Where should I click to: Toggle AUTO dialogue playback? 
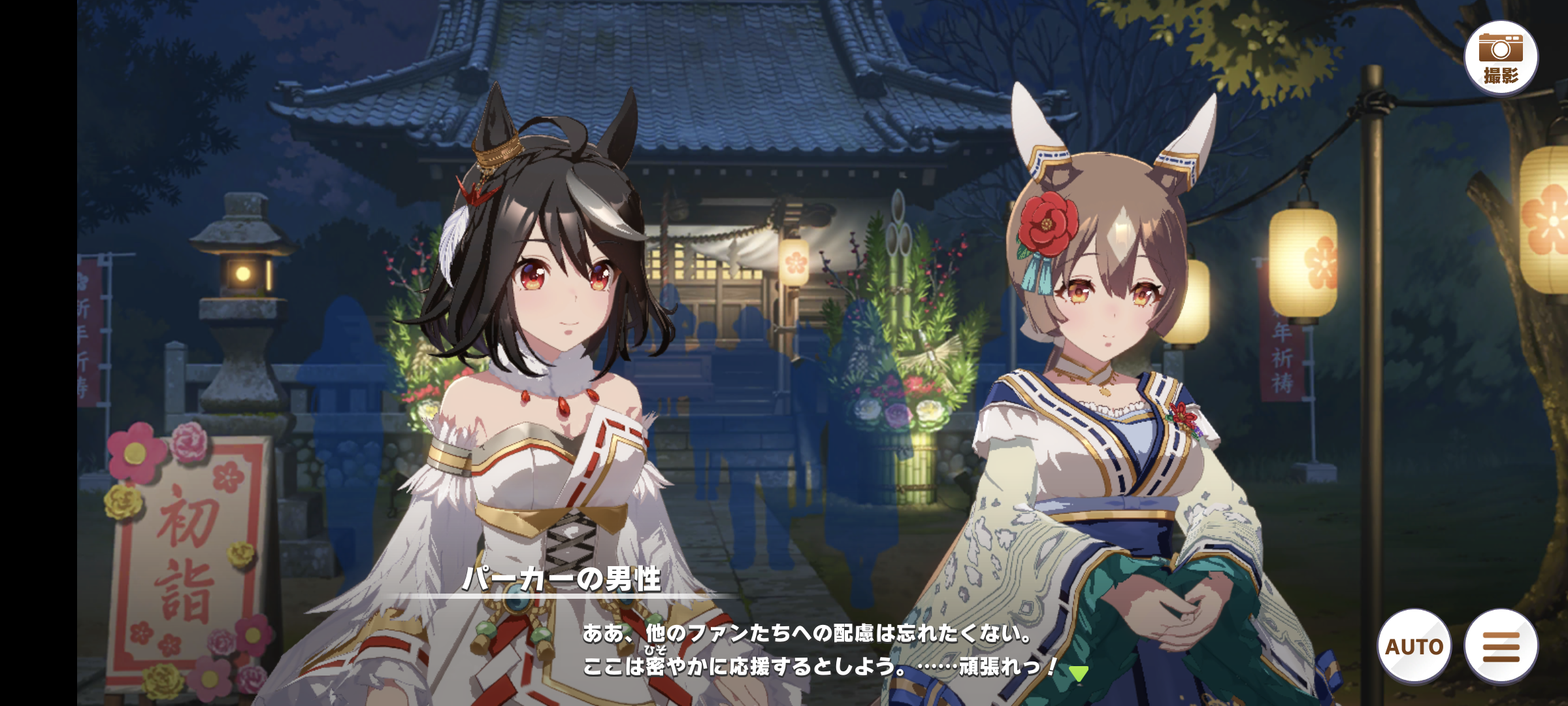[1414, 646]
